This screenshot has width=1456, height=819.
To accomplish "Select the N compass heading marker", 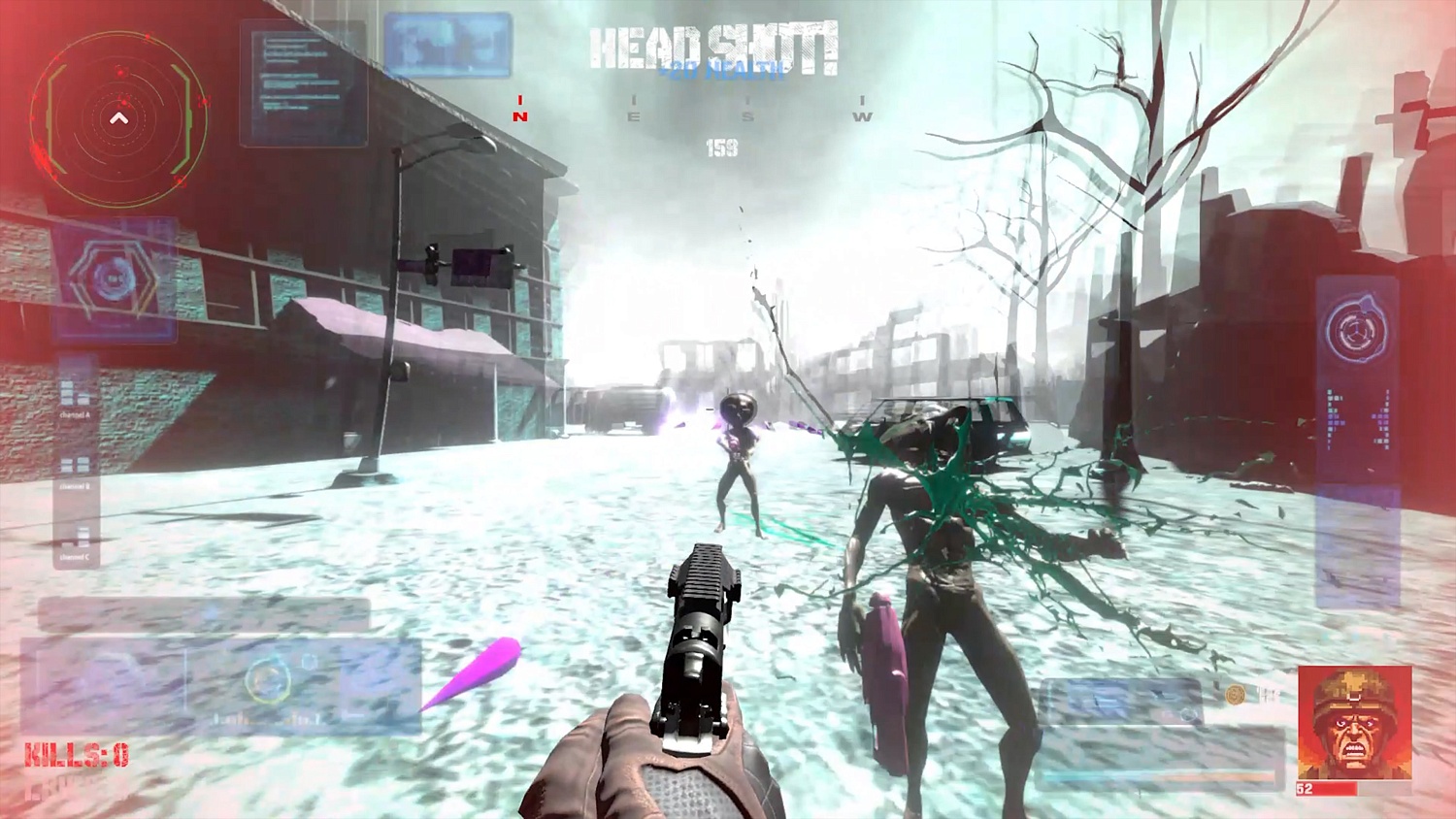I will 520,110.
